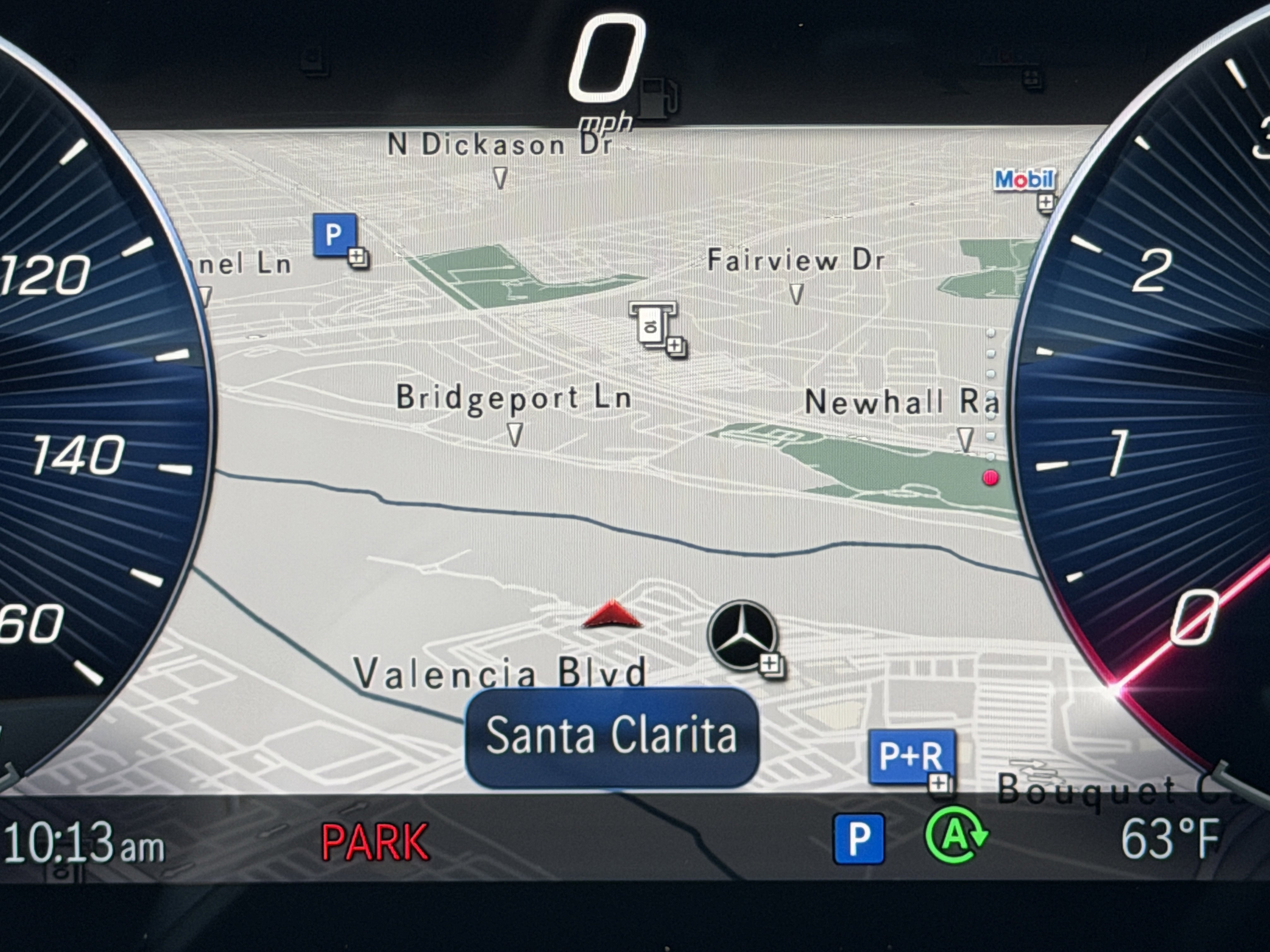Click the parking marker below N Dickason Dr
Screen dimensions: 1270x952
(335, 235)
